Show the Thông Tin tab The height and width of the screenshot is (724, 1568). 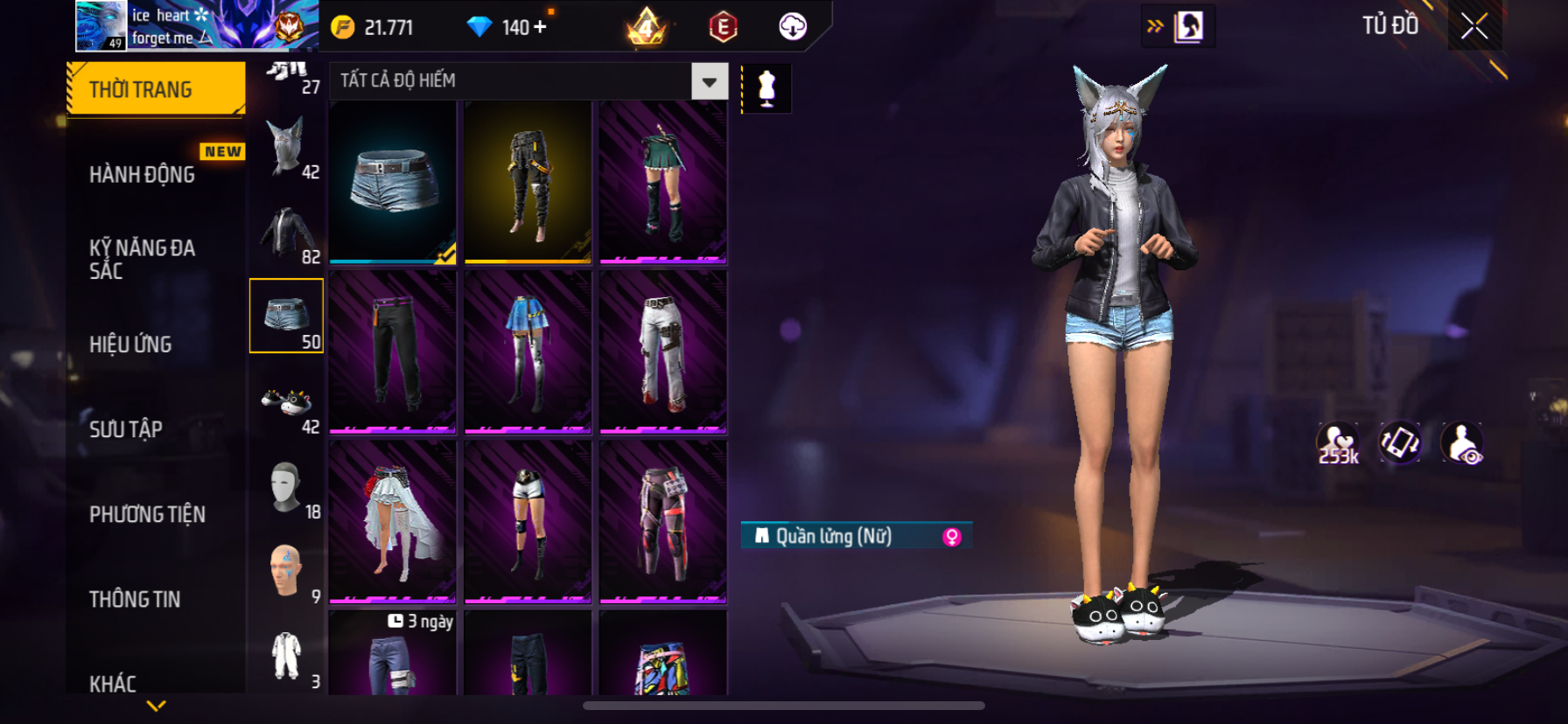tap(135, 599)
